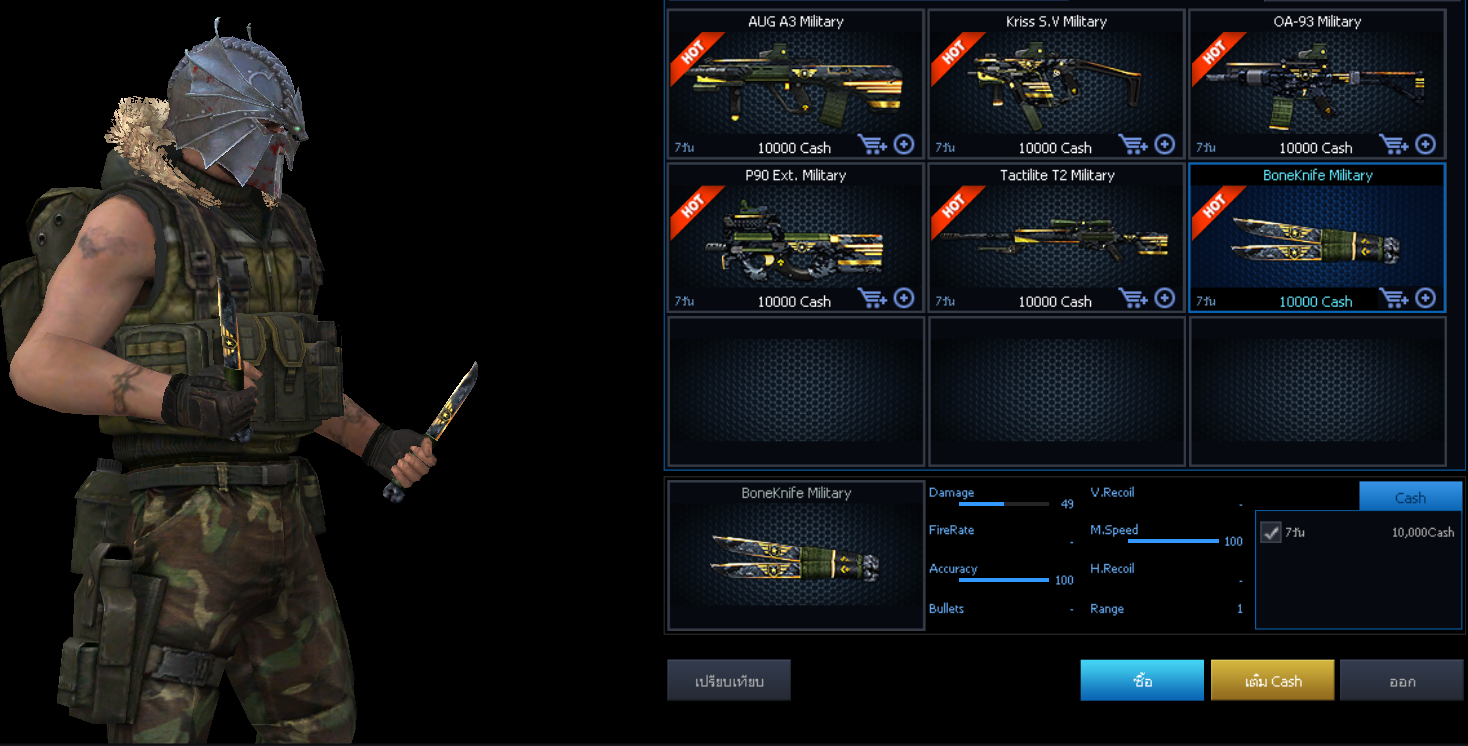Click the plus icon on OA-93 Military
The height and width of the screenshot is (746, 1468).
pos(1425,145)
